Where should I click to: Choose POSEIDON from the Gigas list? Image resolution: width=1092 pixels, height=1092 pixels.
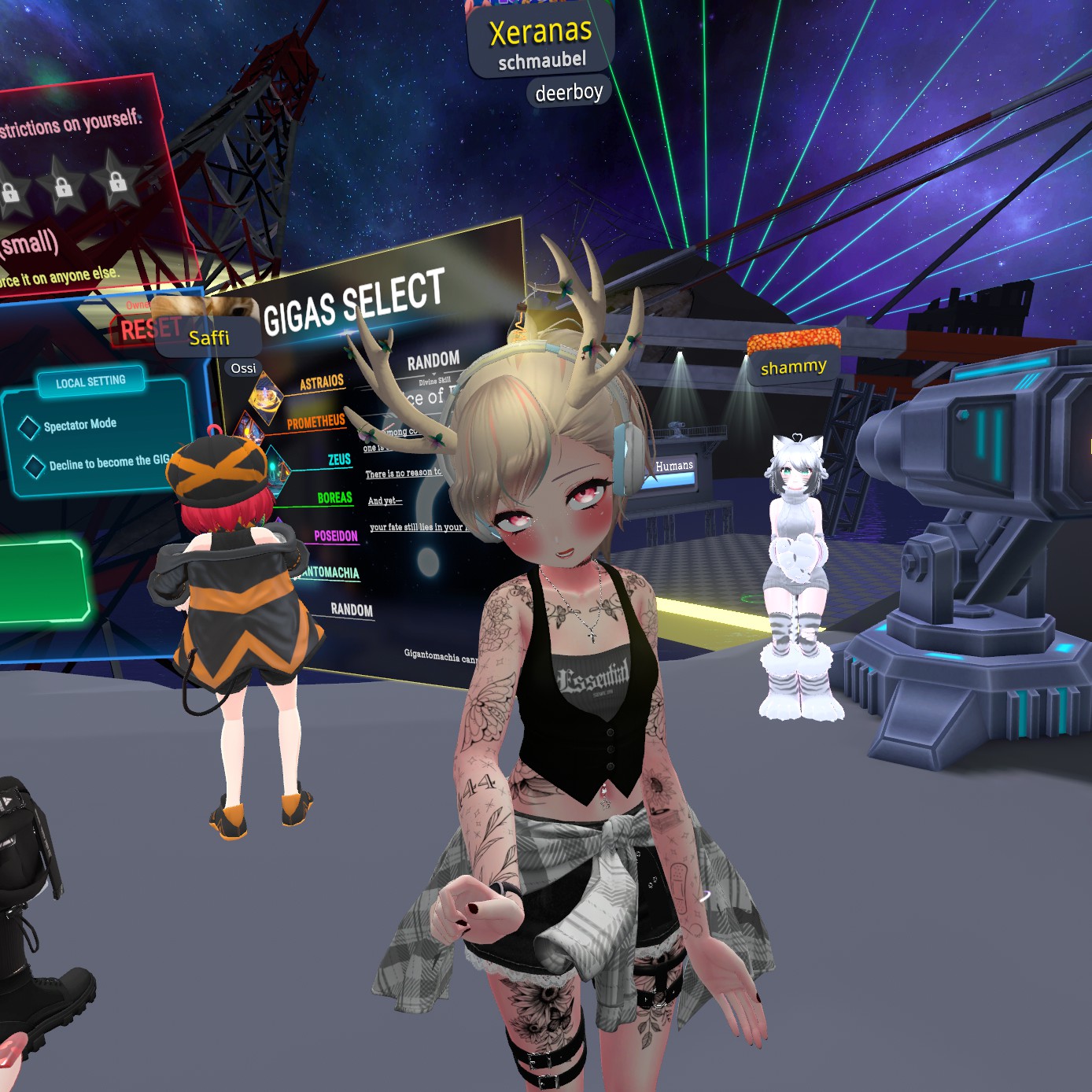click(335, 536)
